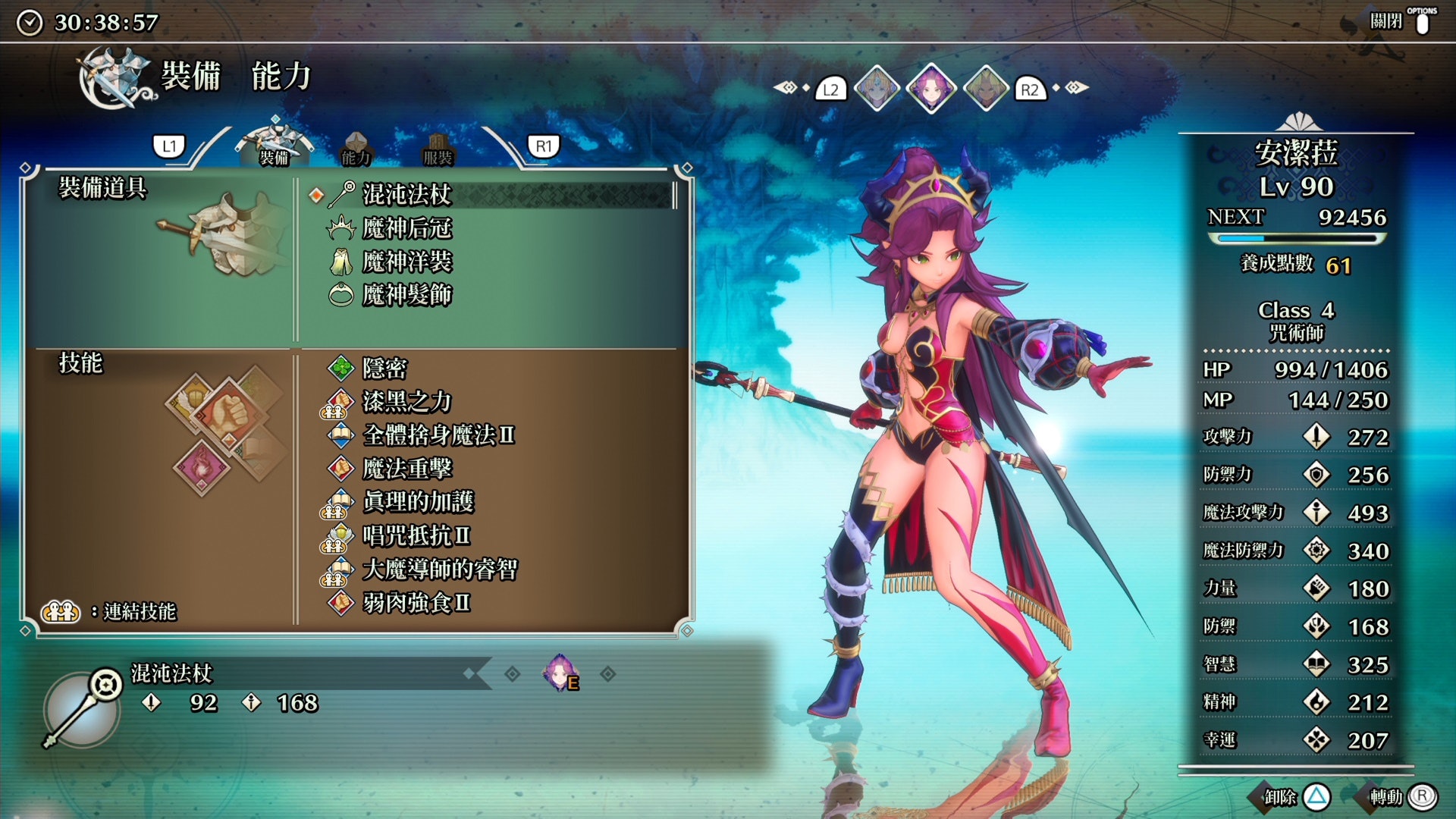
Task: Close the menu with 關閉
Action: [x=1399, y=21]
